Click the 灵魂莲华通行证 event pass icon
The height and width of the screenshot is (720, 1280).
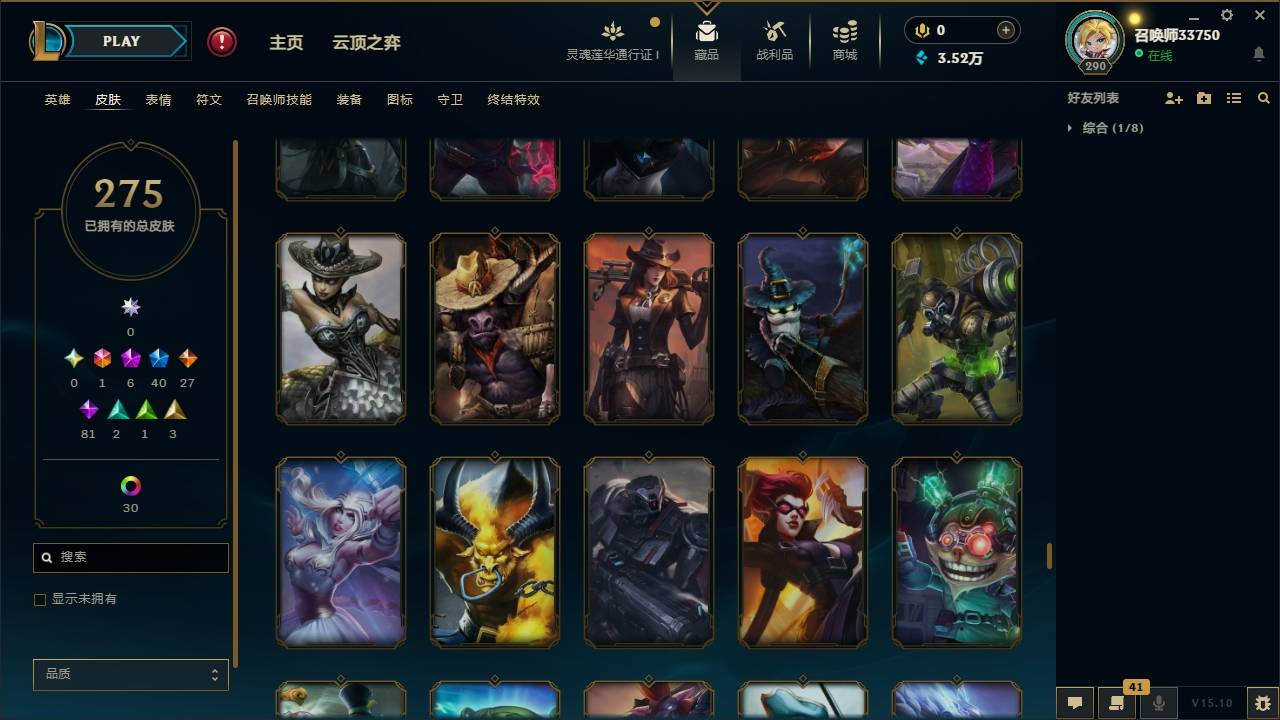tap(612, 30)
